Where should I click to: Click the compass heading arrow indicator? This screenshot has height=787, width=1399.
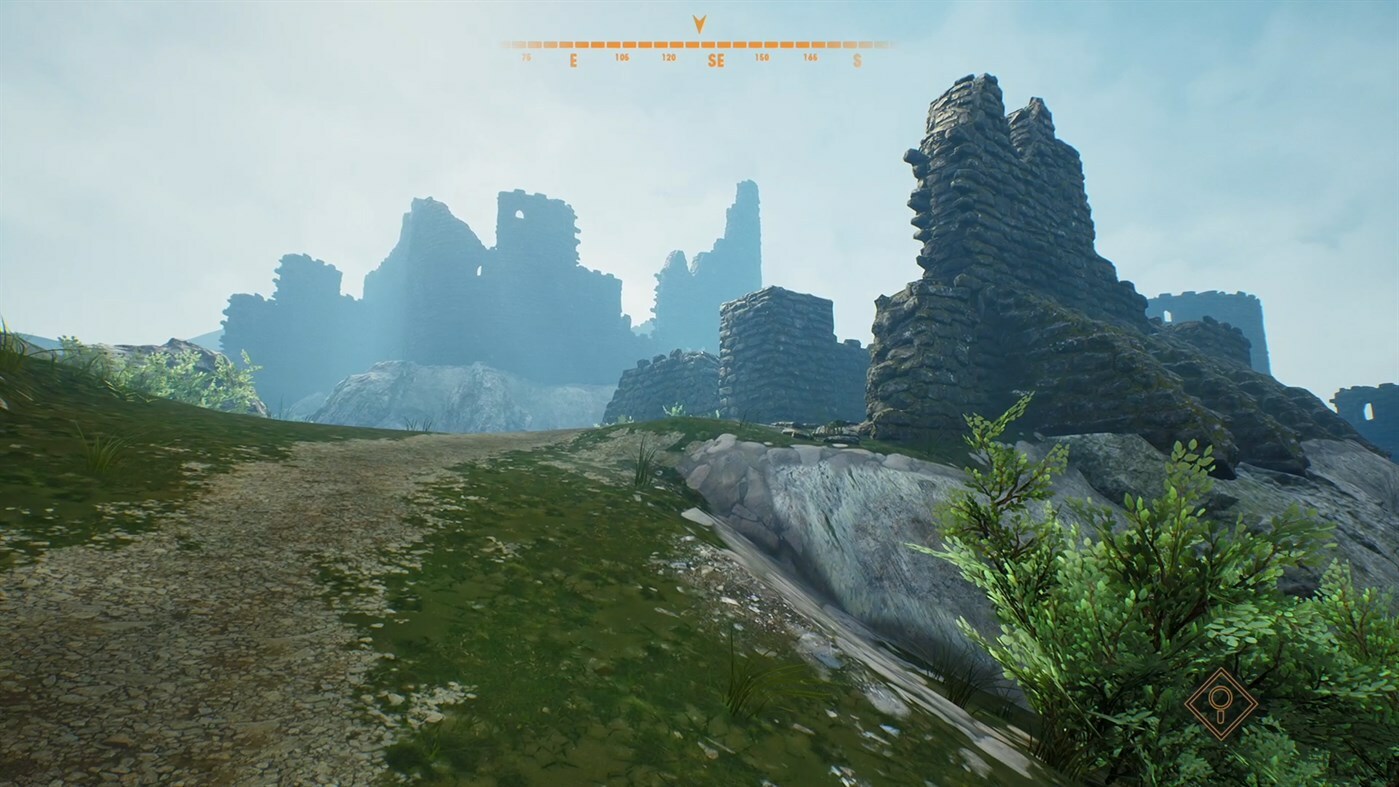700,25
